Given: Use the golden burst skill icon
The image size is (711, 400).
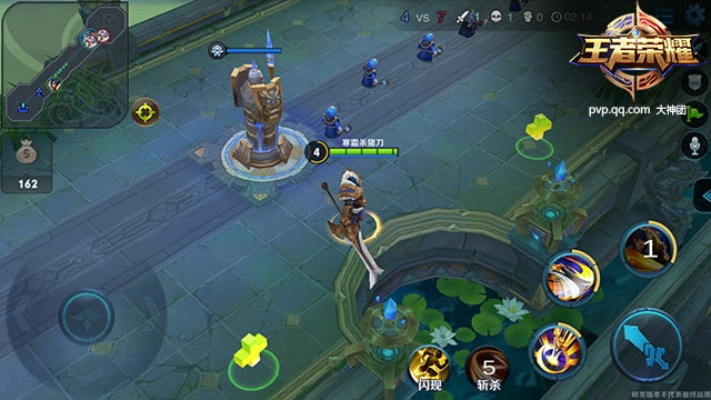Looking at the screenshot, I should [556, 345].
